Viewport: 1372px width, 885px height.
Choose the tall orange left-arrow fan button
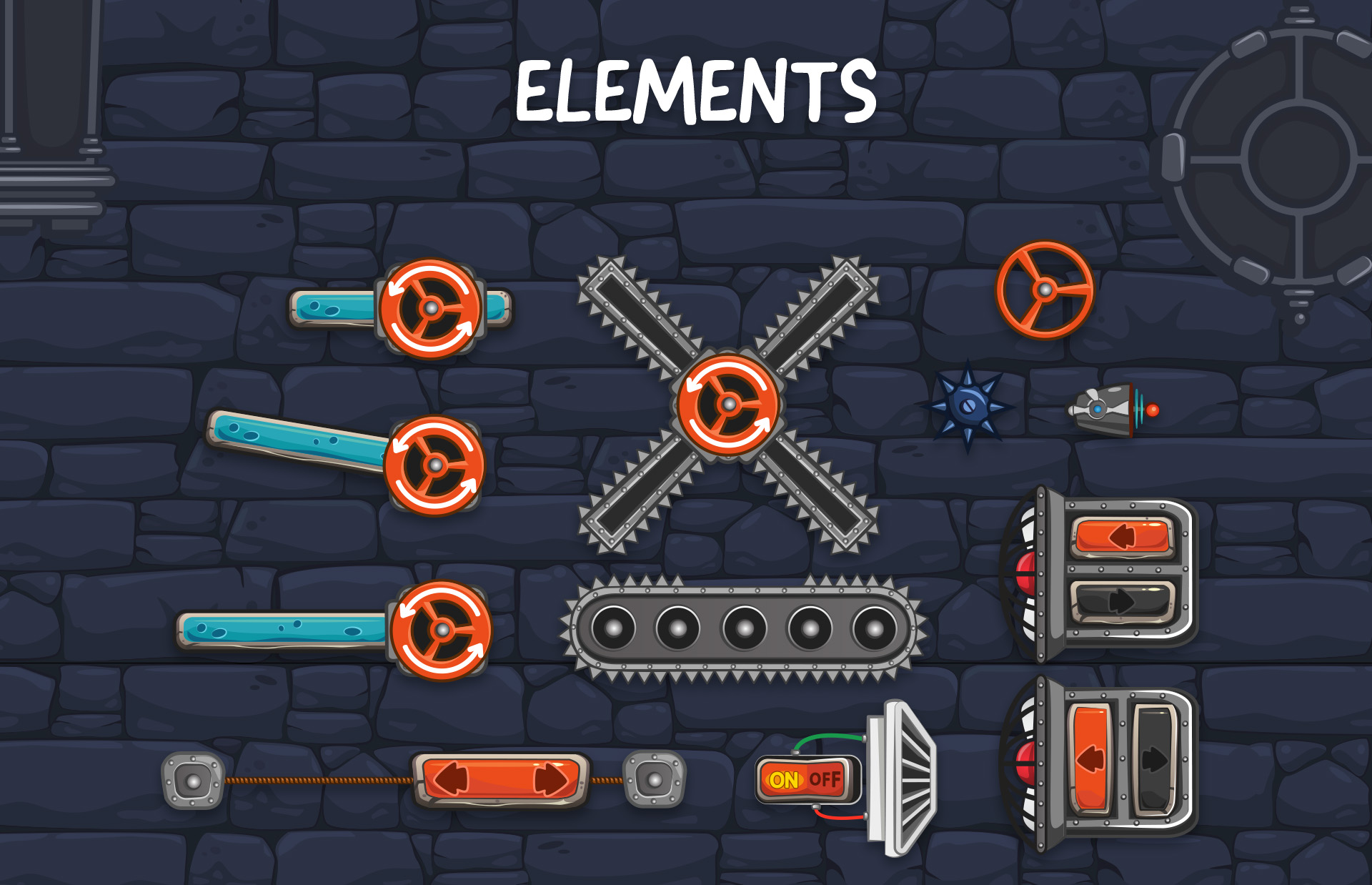[x=1090, y=758]
